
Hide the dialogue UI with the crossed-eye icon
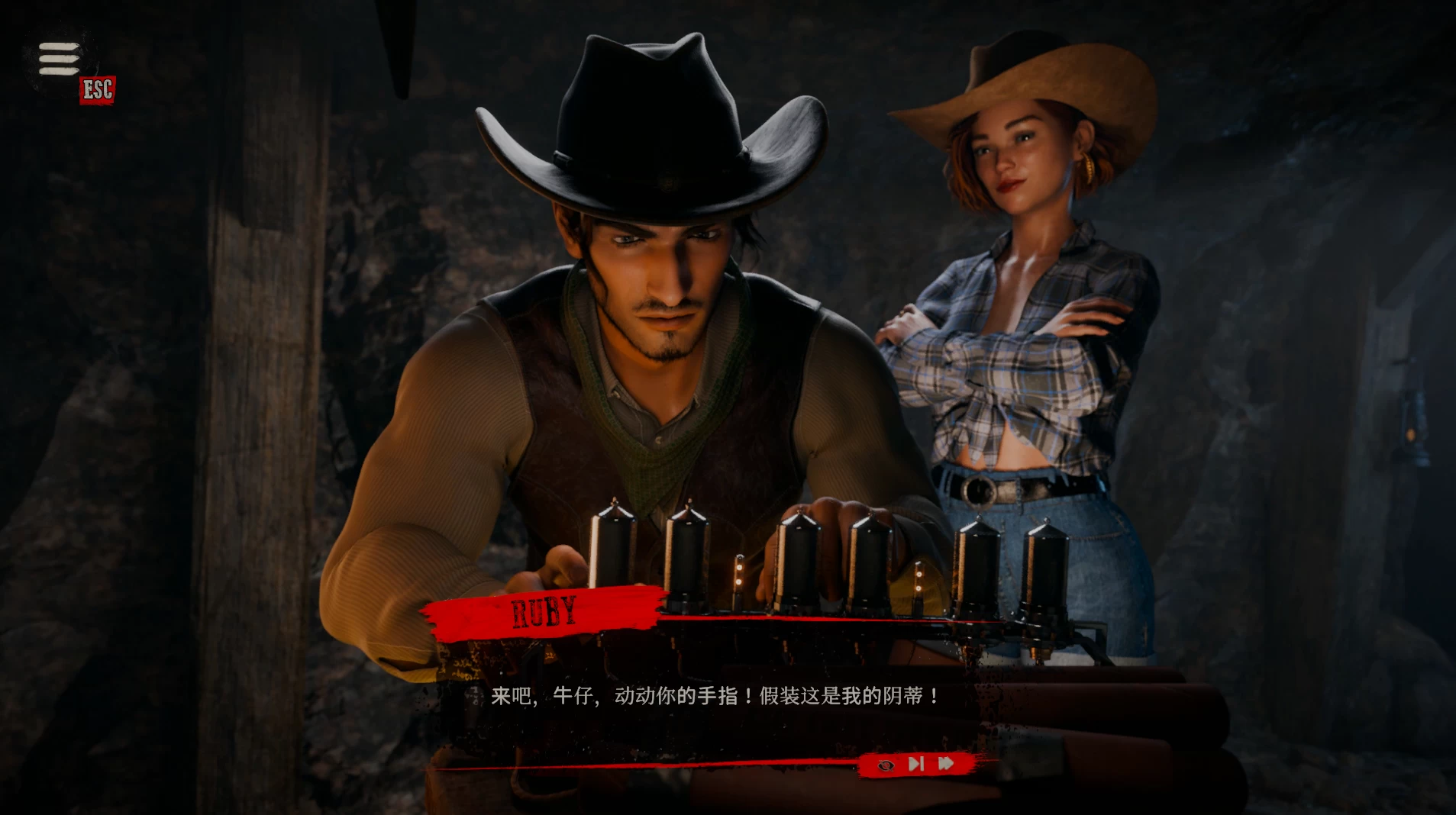[x=886, y=765]
